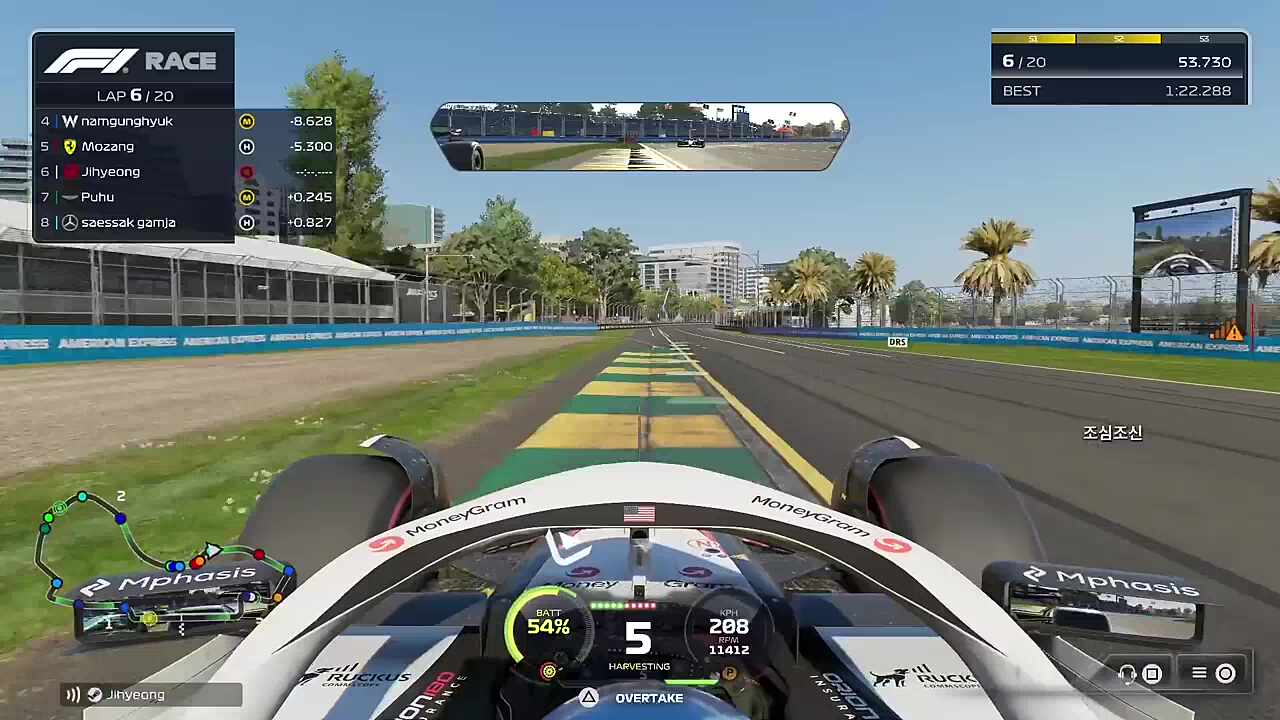
Task: Click the F1 logo in the RACE panel
Action: click(x=95, y=61)
